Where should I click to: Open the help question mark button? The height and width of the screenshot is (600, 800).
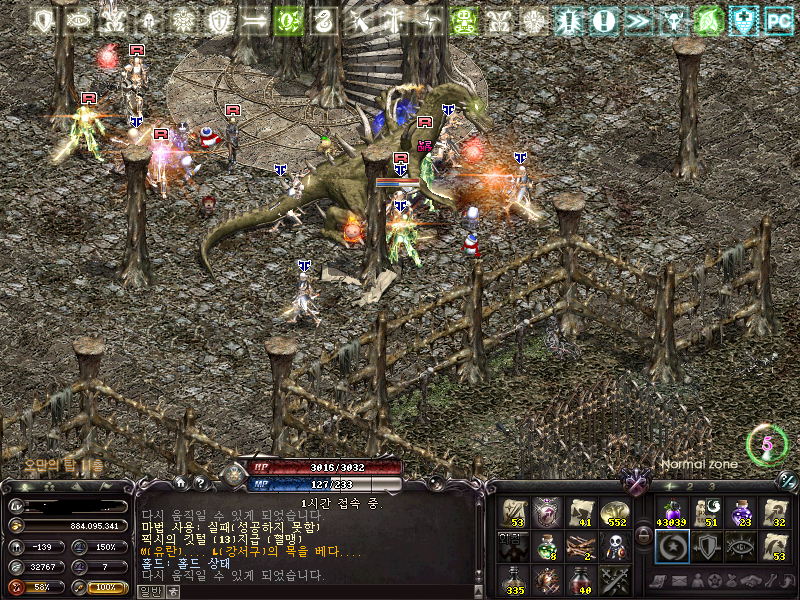(201, 483)
